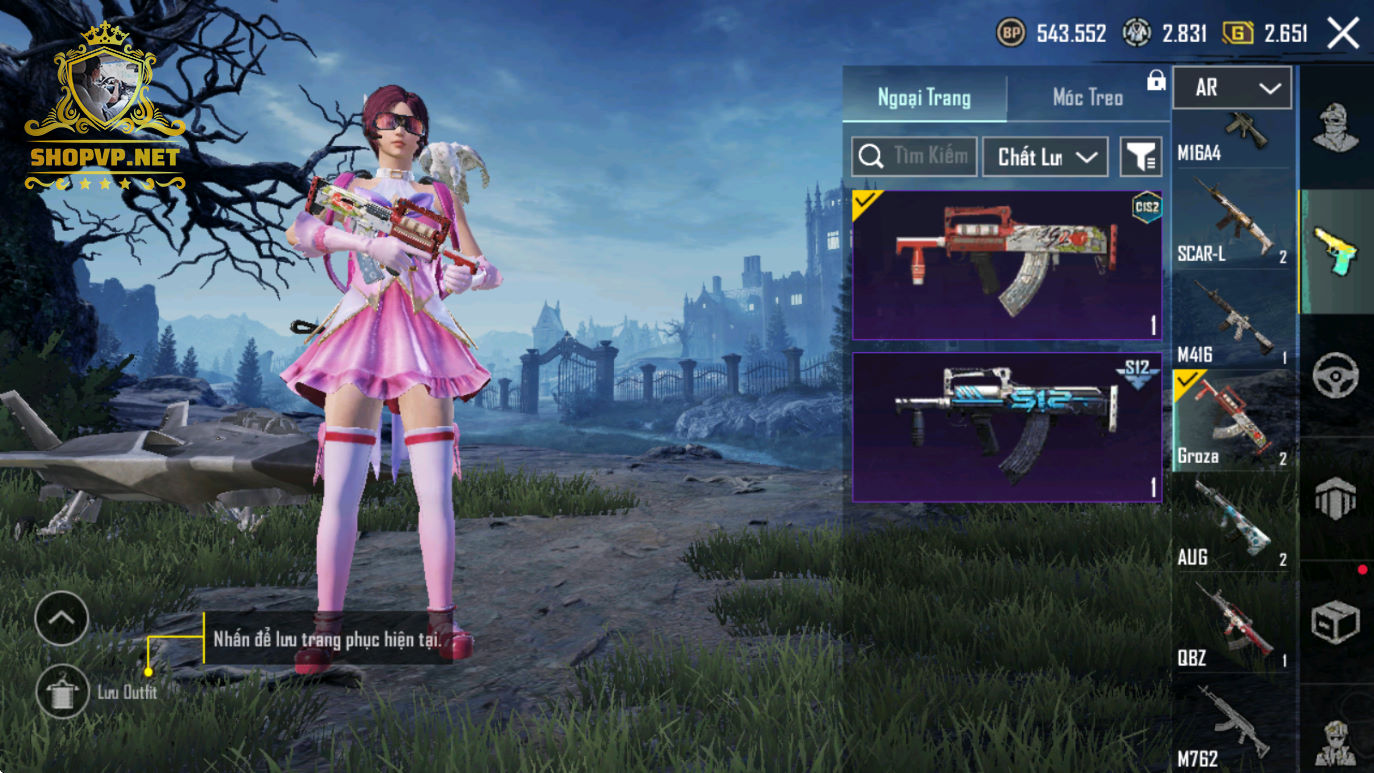This screenshot has height=773, width=1374.
Task: Open the Móc Treo tab
Action: (1087, 97)
